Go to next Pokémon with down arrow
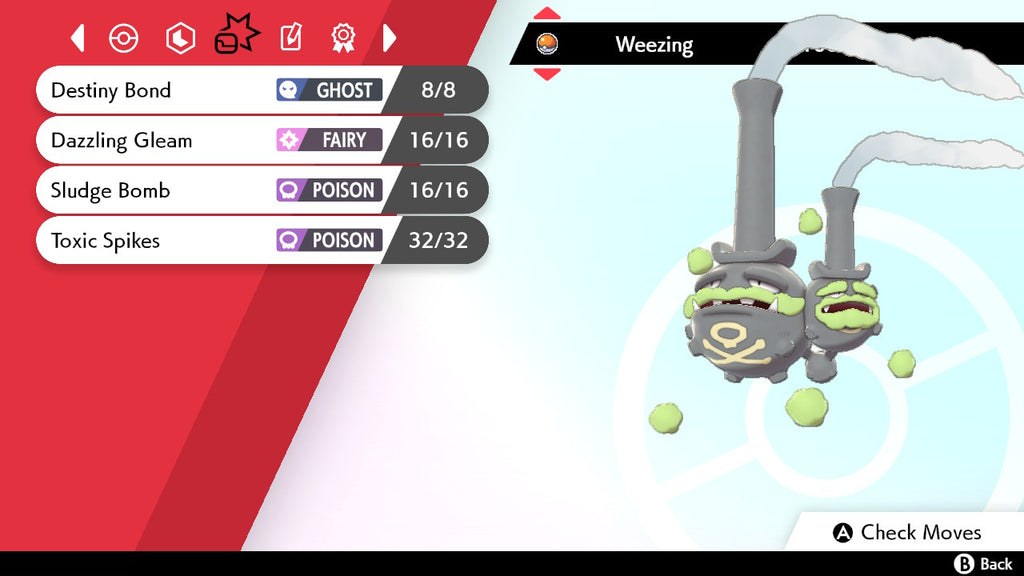 [547, 73]
